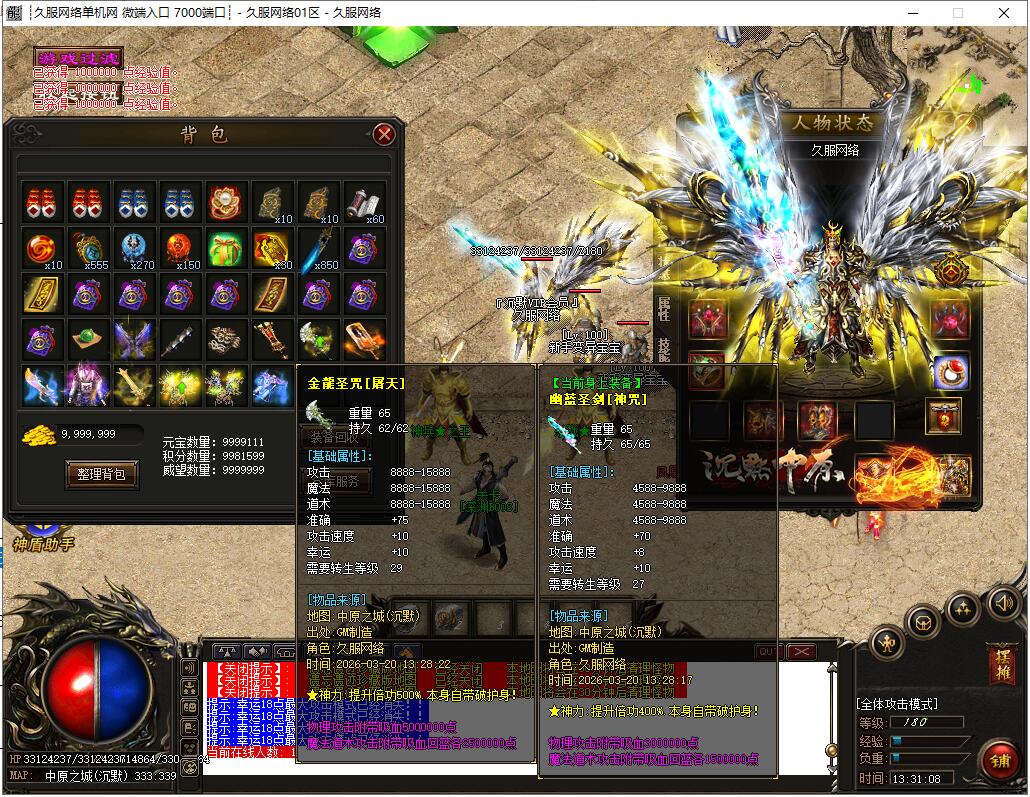Select the green gem on tray item
The height and width of the screenshot is (797, 1030).
(x=87, y=340)
